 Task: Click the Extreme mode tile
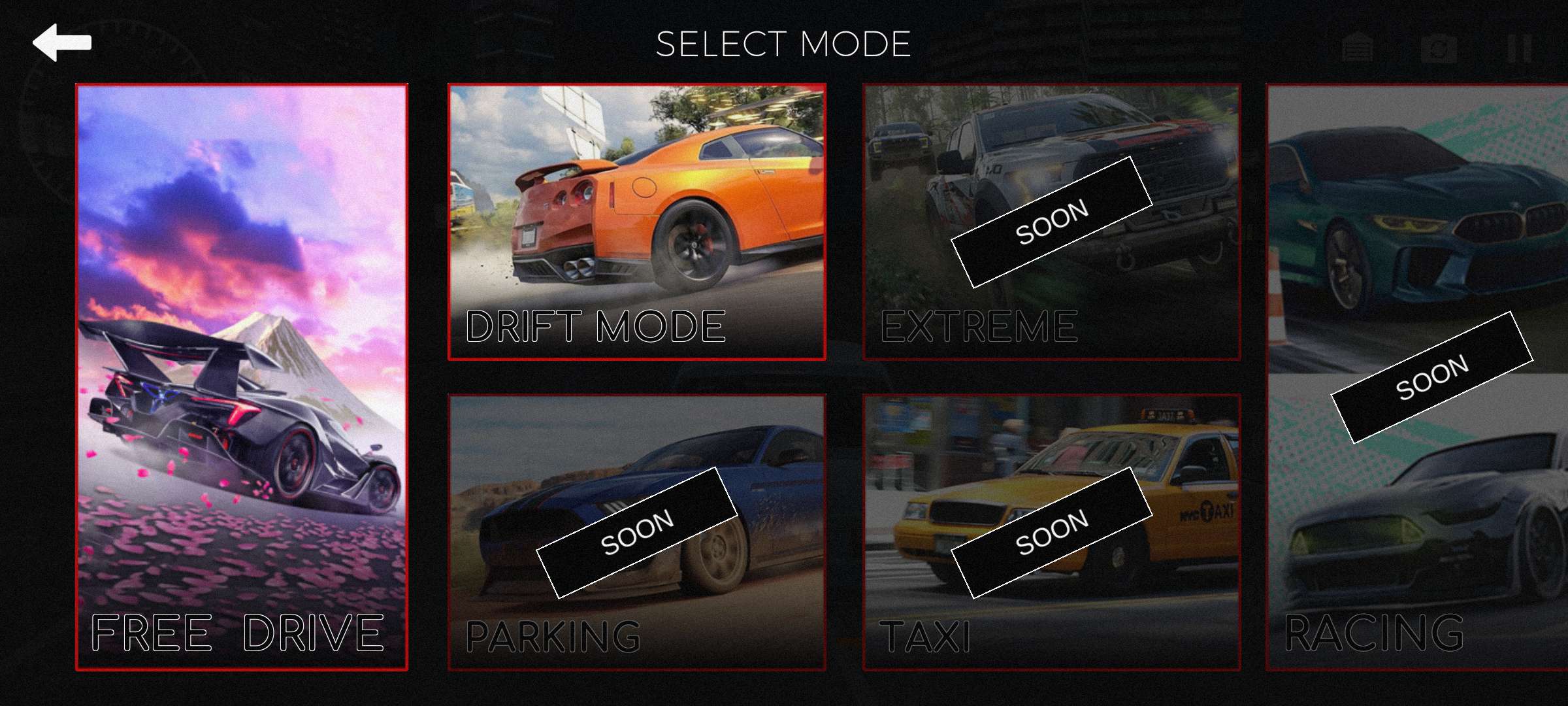click(1051, 222)
